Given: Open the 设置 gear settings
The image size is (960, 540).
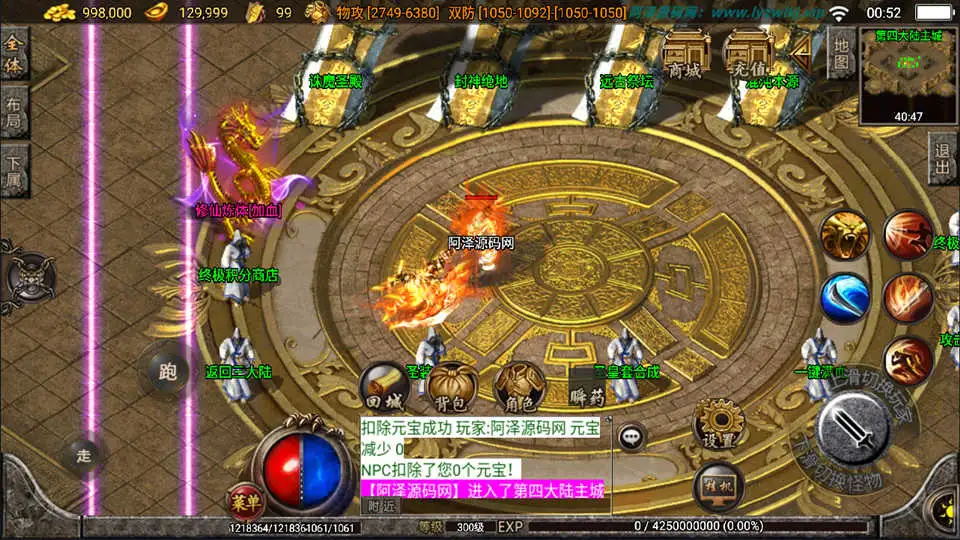Looking at the screenshot, I should point(717,424).
